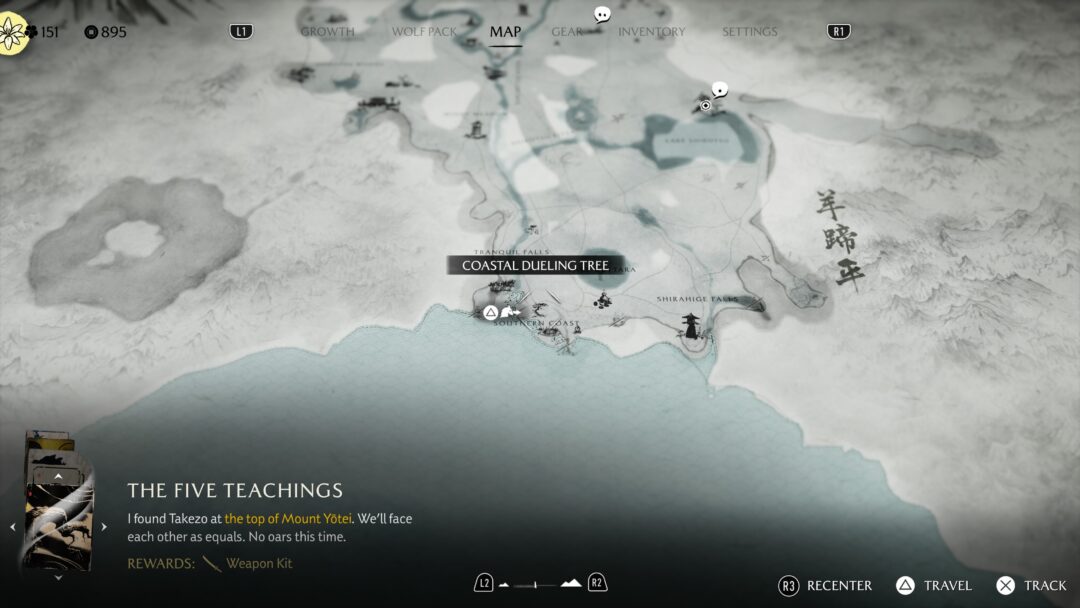Select the Map tab
This screenshot has height=608, width=1080.
pos(505,32)
